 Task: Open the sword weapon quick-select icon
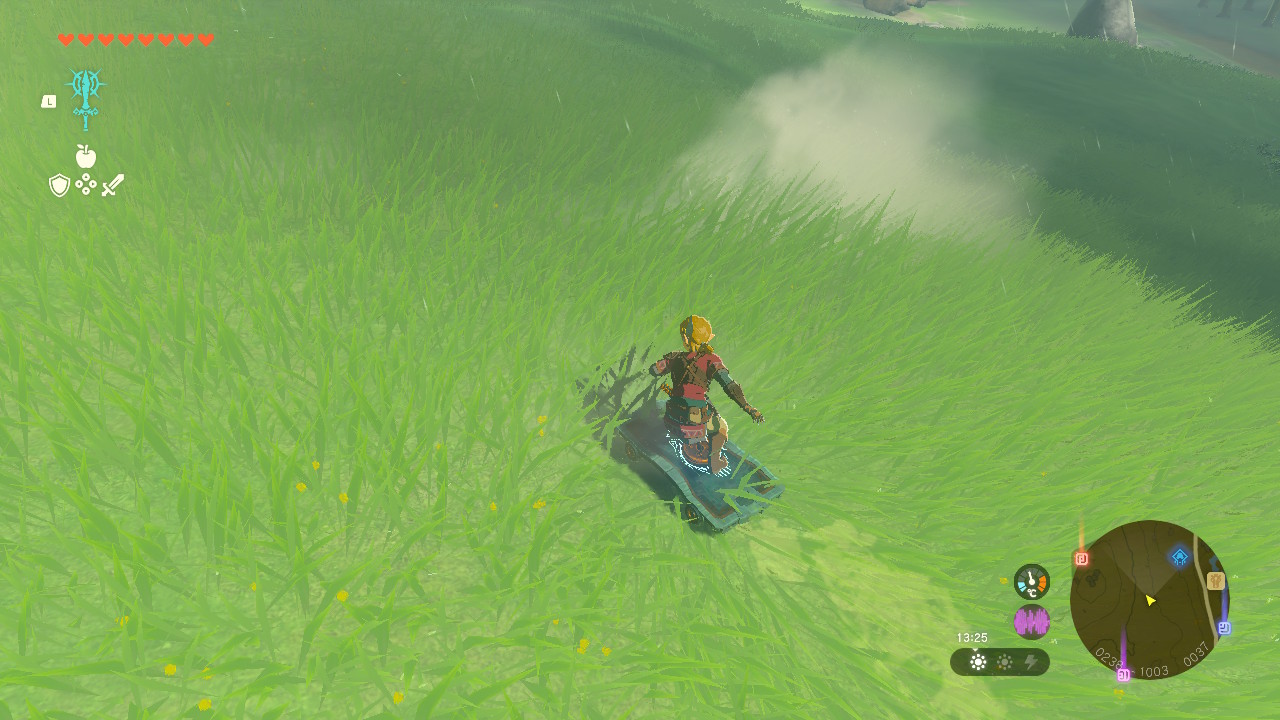pos(112,185)
